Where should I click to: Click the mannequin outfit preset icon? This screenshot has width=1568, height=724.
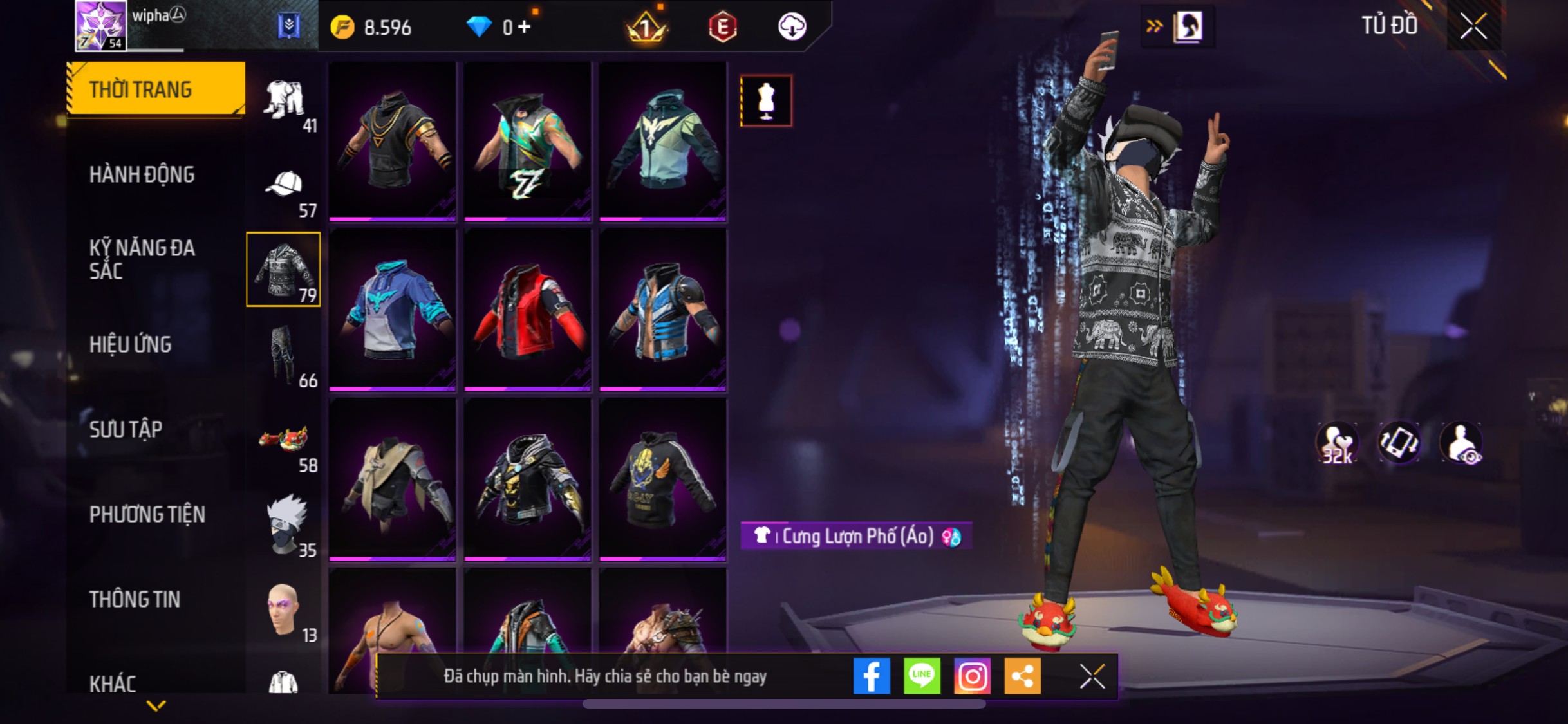click(x=766, y=101)
